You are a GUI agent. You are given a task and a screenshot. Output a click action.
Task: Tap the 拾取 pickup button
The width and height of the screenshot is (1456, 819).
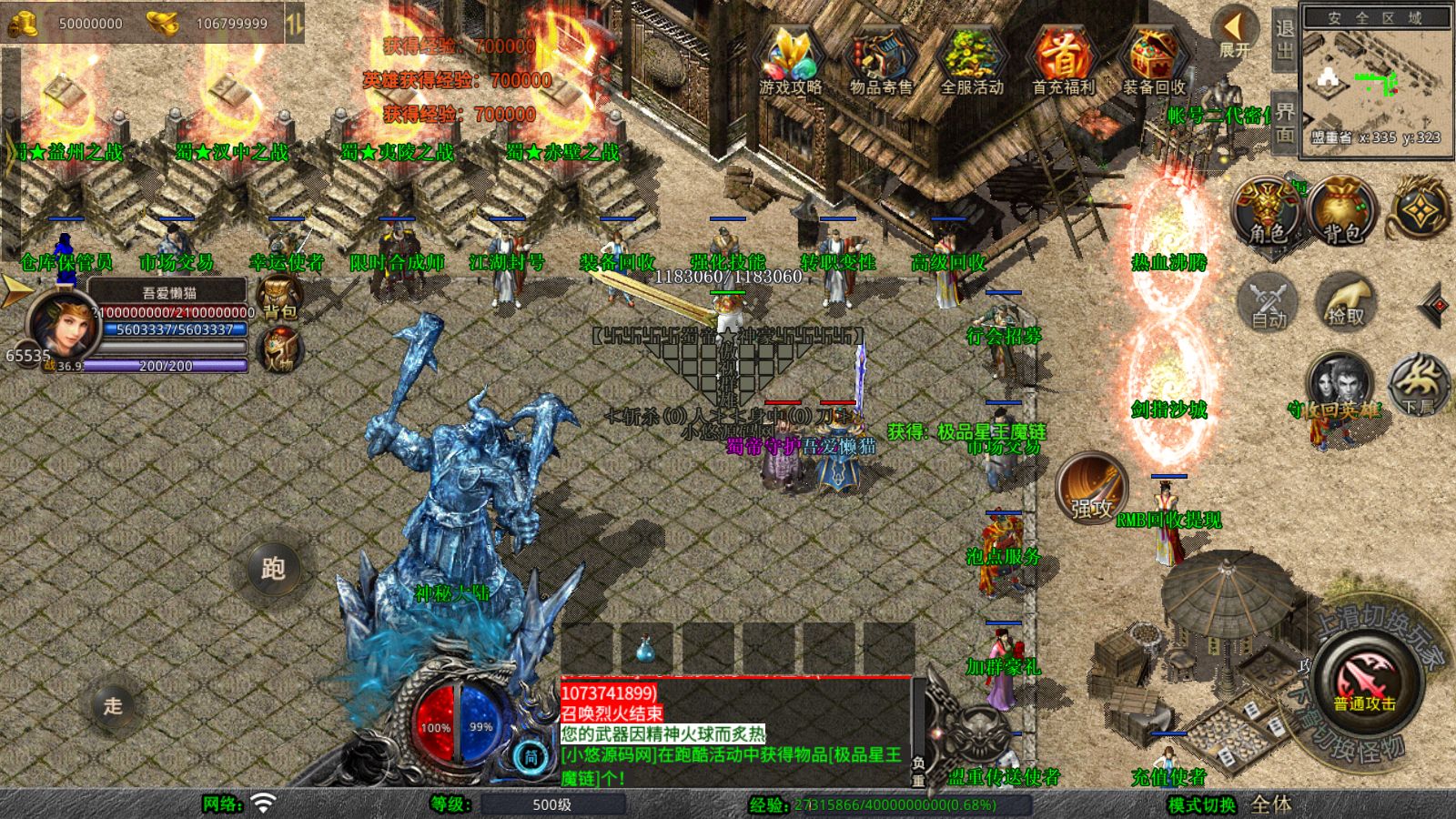(1345, 302)
